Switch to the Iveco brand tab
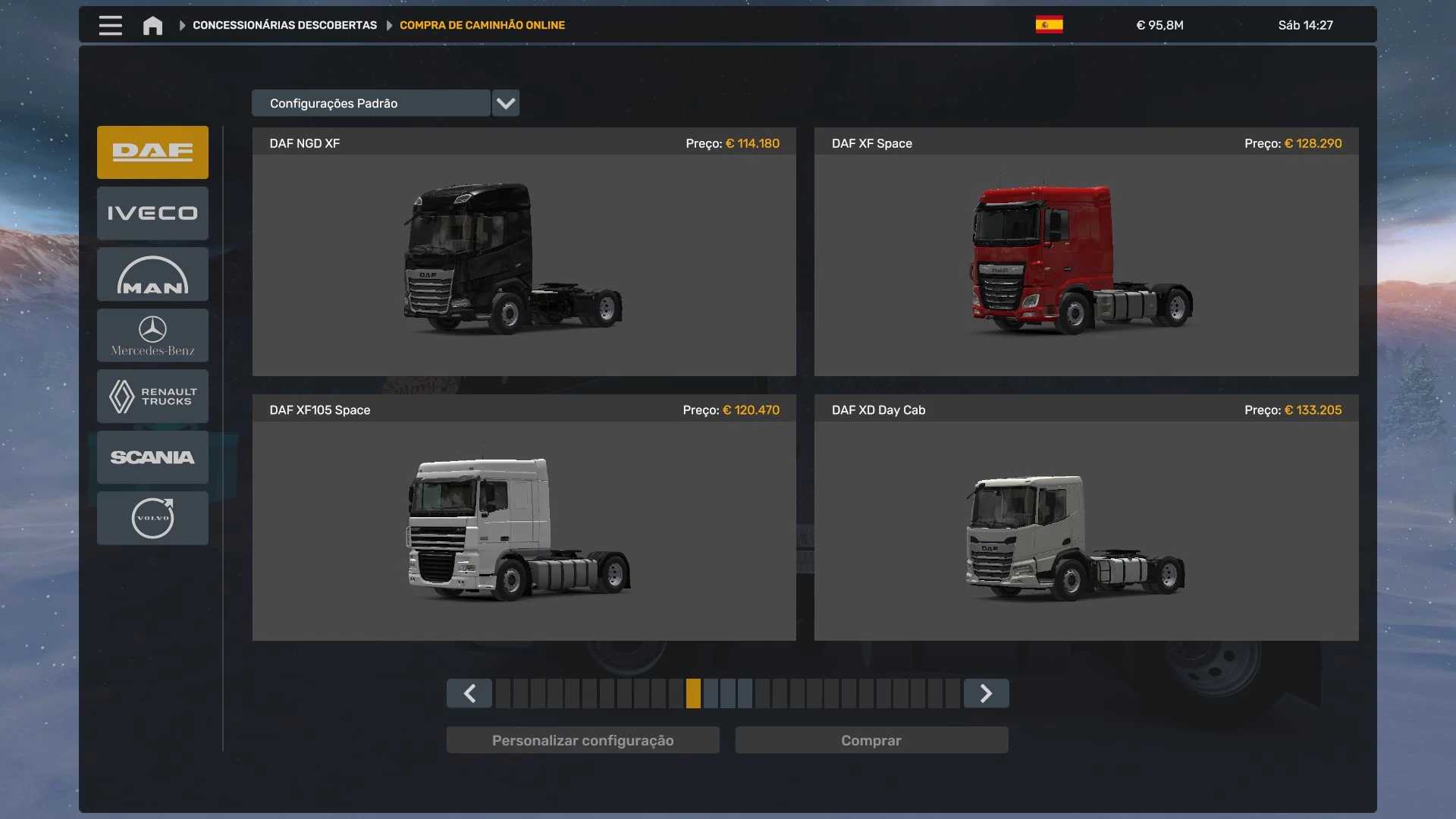 152,213
